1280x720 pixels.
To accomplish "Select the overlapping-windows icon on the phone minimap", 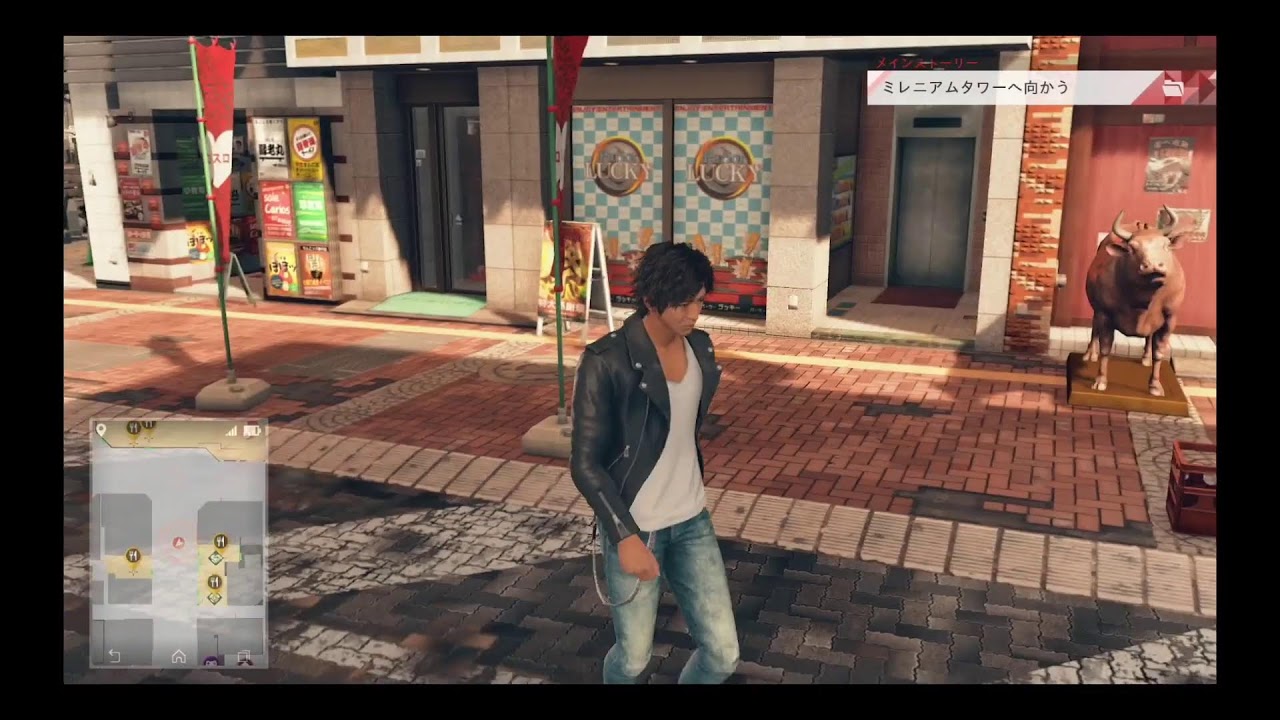I will (x=244, y=656).
